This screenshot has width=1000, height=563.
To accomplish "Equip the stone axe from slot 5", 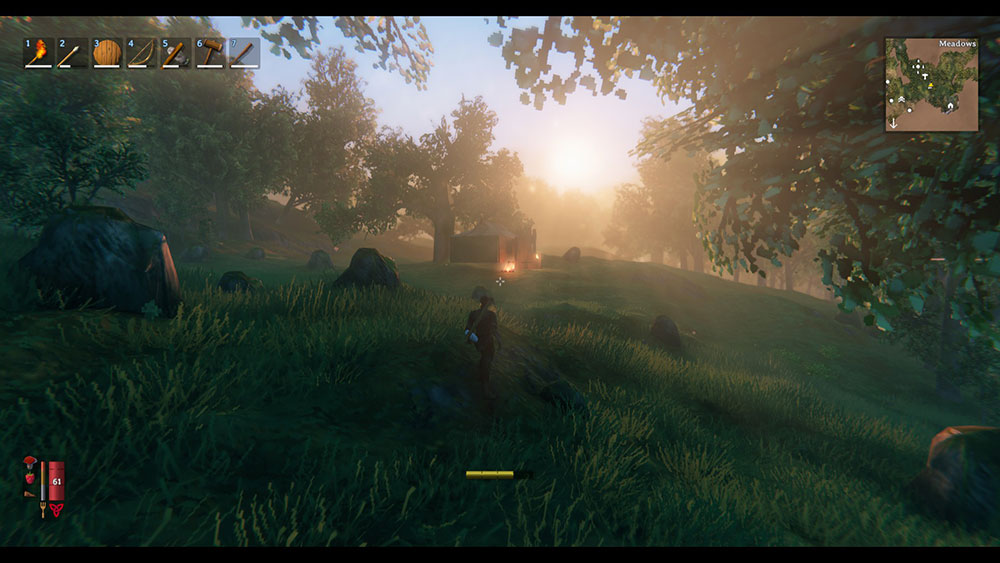I will (x=176, y=52).
